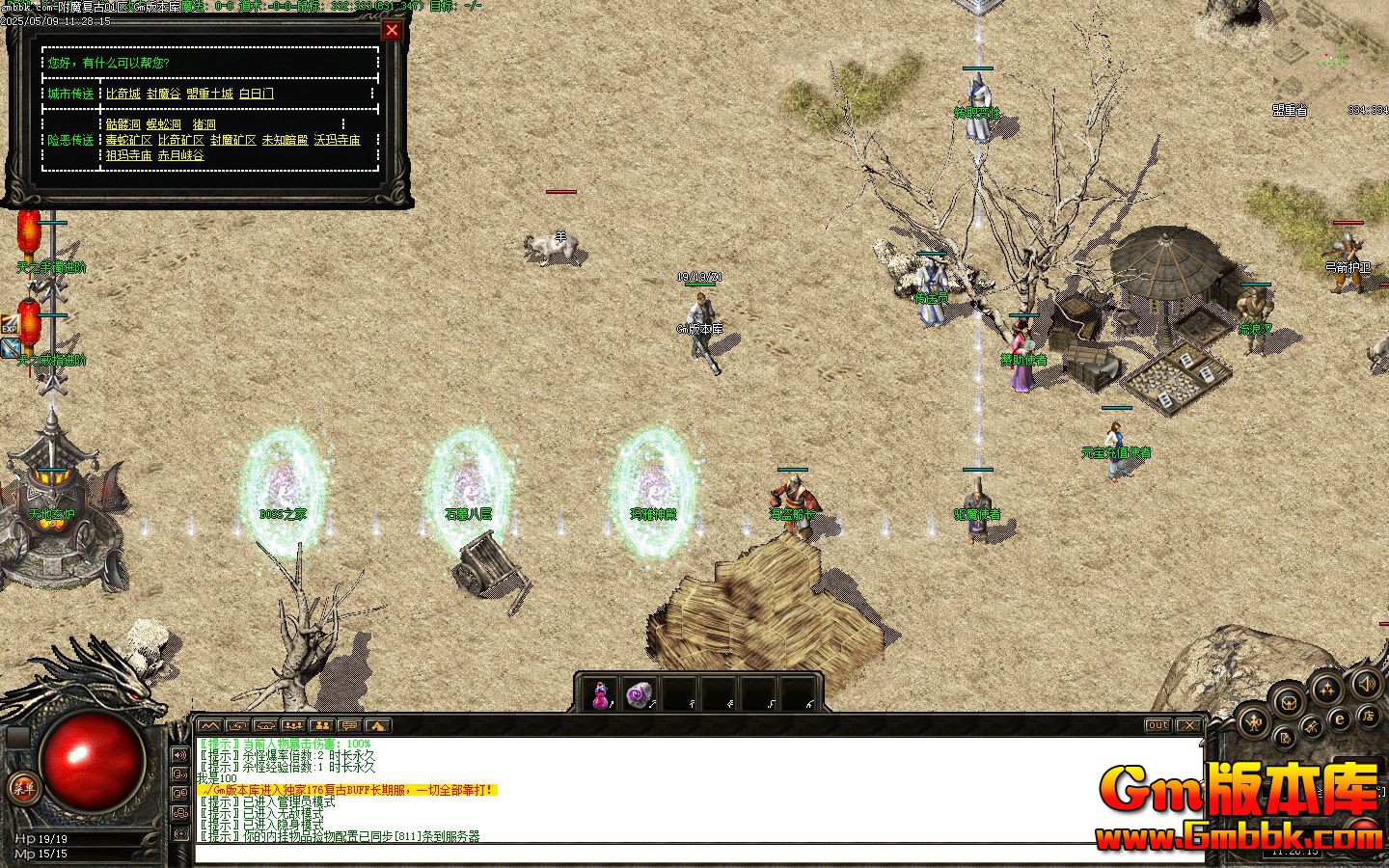Select the 赤月峡谷 destination
Screen dimensions: 1389x868
pos(181,155)
